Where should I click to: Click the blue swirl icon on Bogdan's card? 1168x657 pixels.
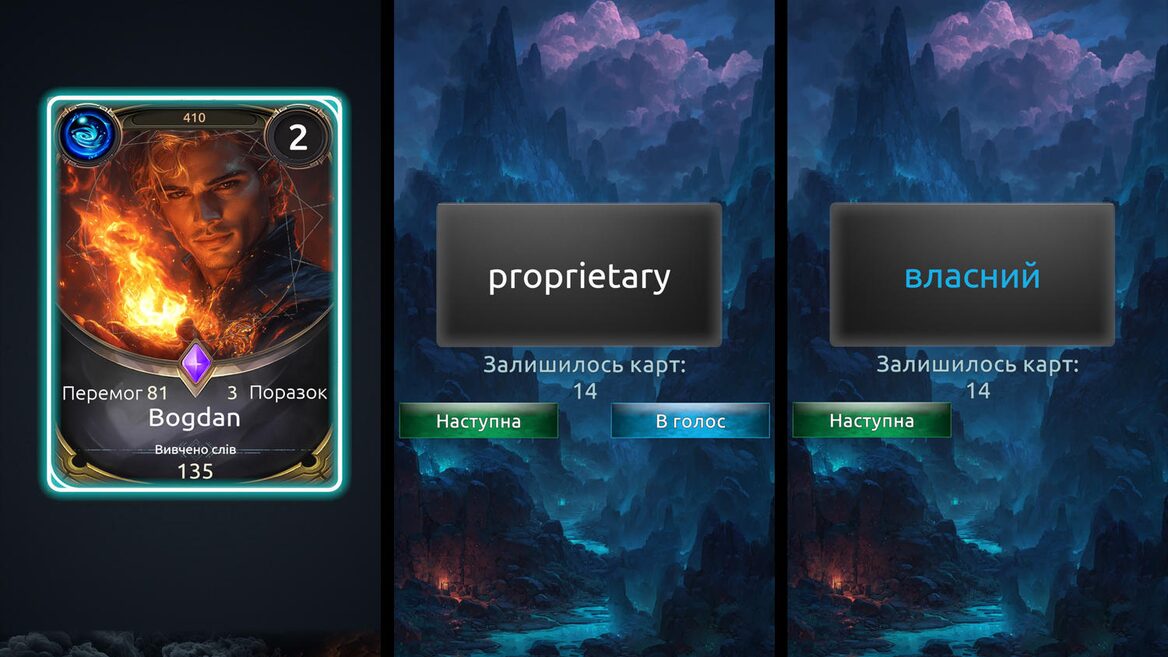(x=88, y=136)
